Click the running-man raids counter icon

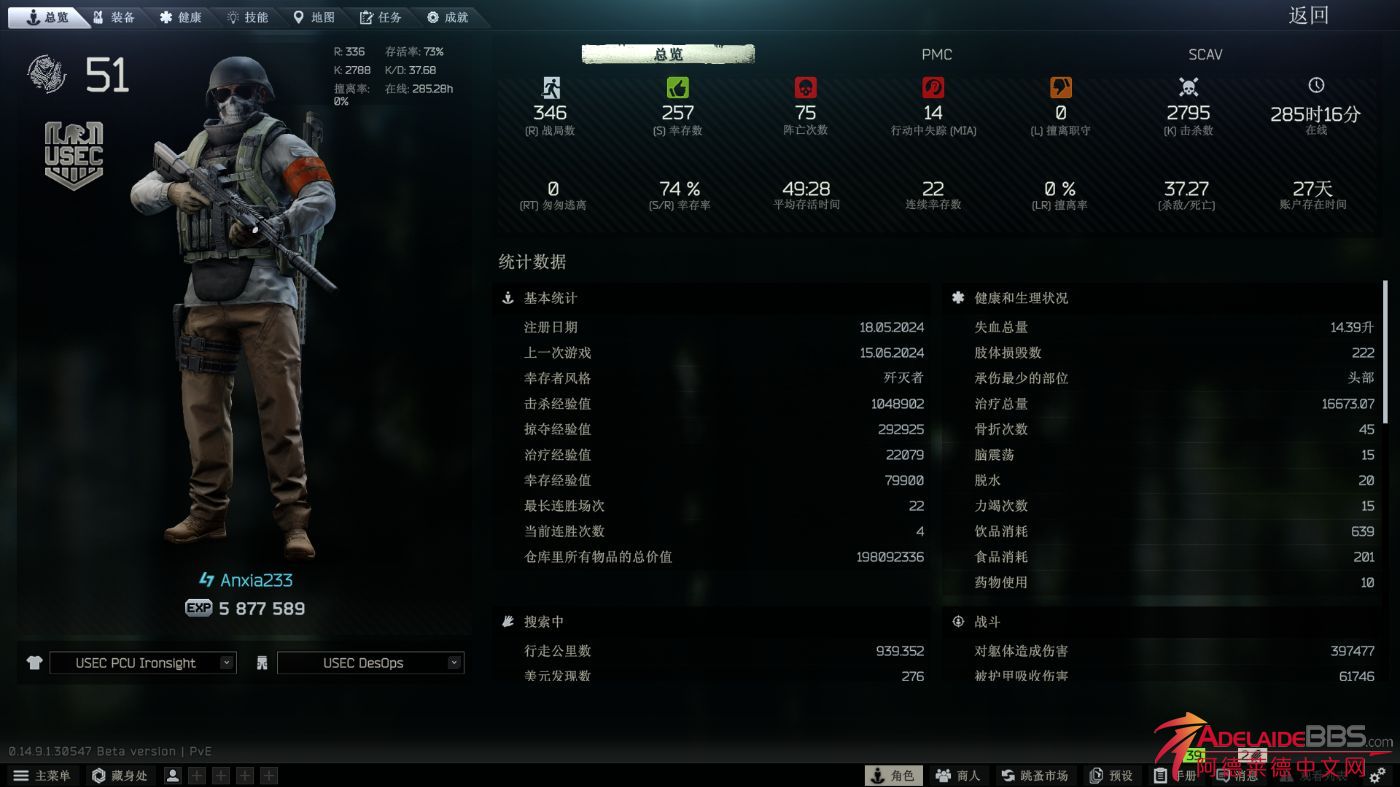pos(549,87)
